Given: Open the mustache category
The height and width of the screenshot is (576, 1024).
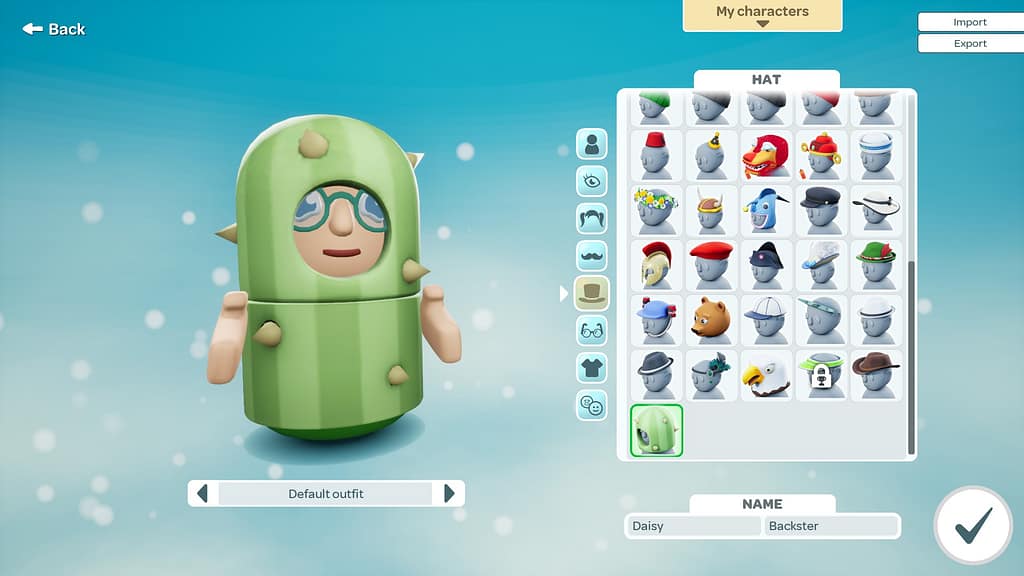Looking at the screenshot, I should click(591, 255).
